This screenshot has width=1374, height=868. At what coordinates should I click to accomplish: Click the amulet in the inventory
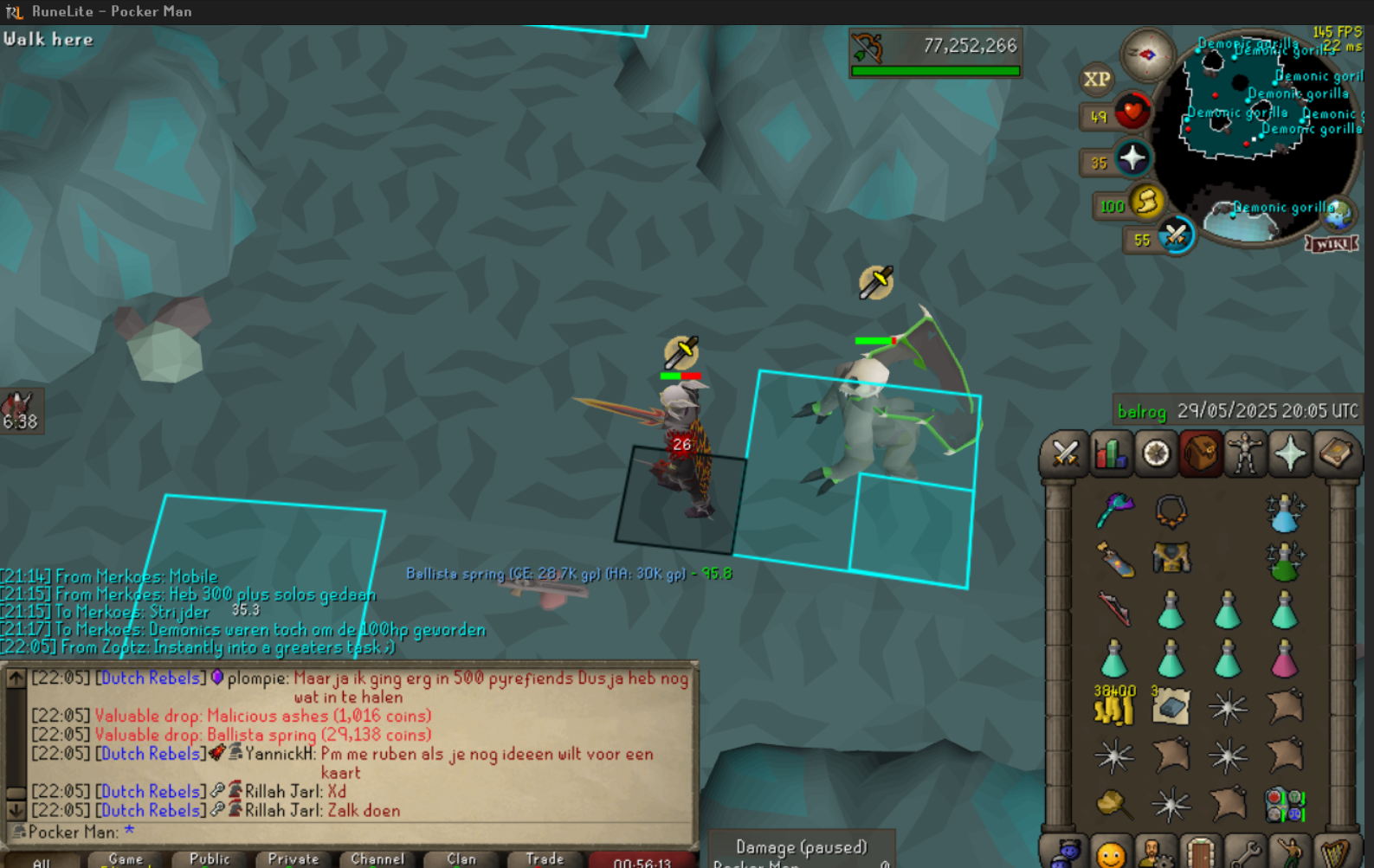[1171, 511]
